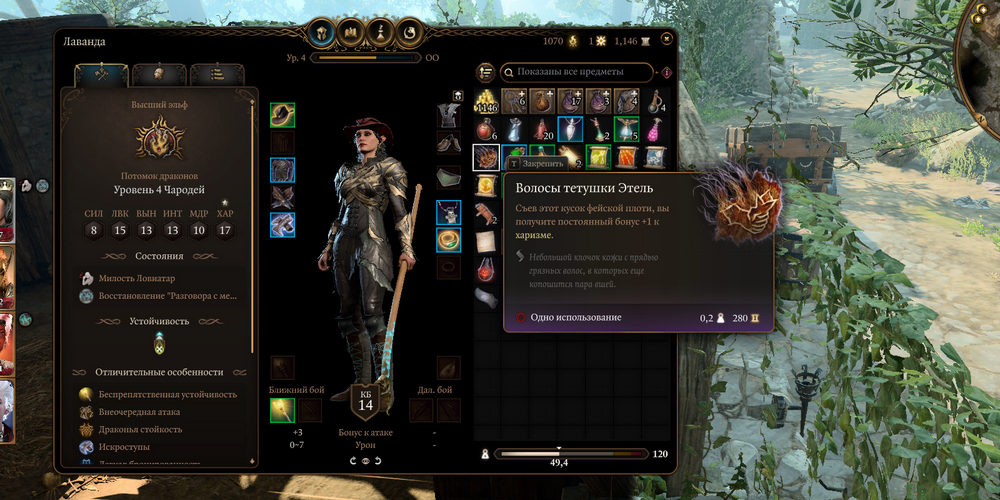
Task: Open the spellbook tab at top
Action: (x=352, y=33)
